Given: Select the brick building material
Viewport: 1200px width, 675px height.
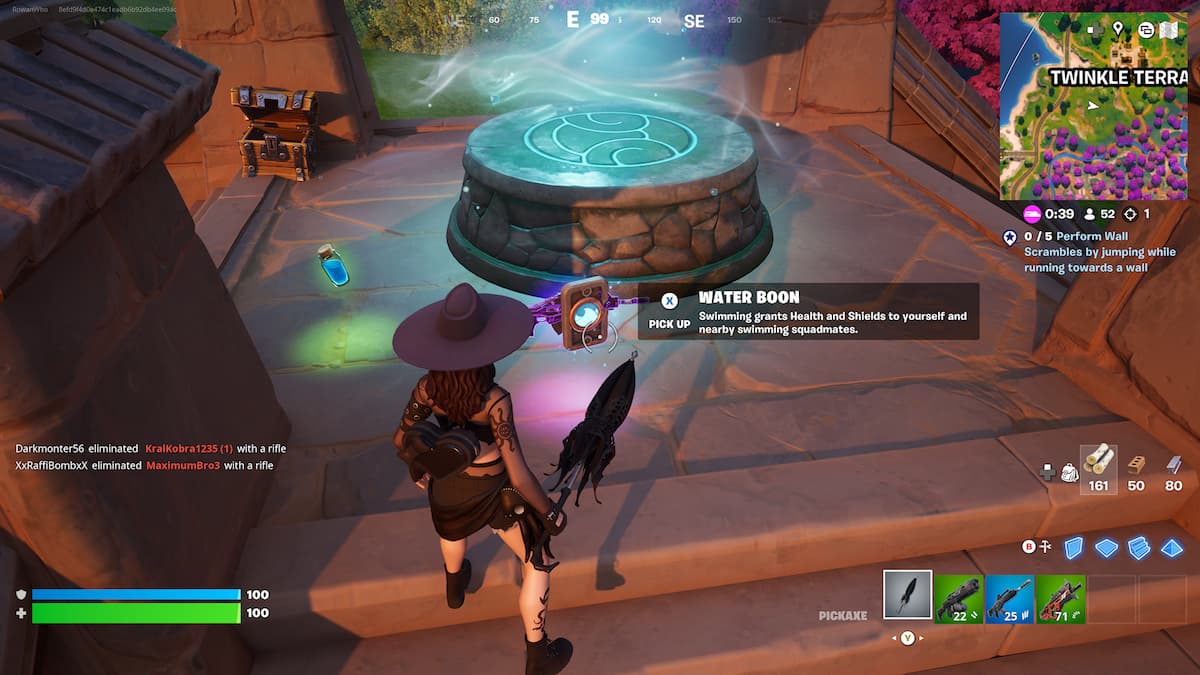Looking at the screenshot, I should 1136,468.
